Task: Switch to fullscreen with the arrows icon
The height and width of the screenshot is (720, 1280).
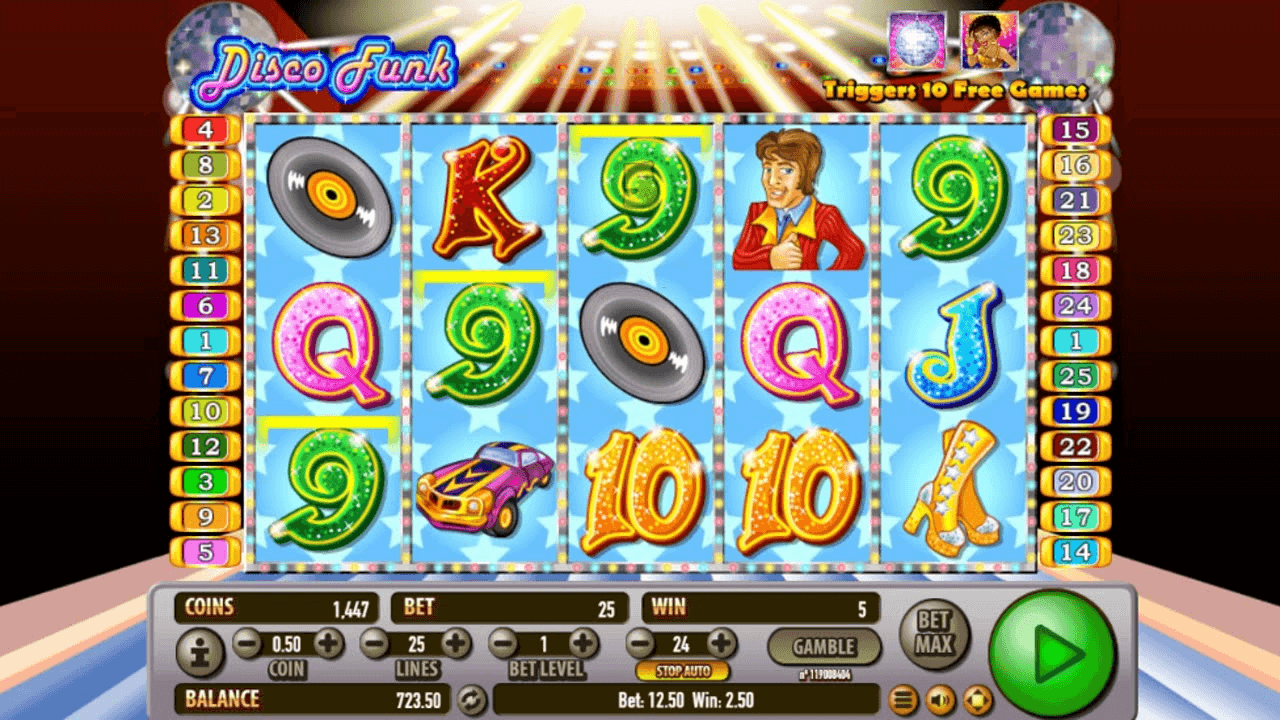Action: pos(977,698)
